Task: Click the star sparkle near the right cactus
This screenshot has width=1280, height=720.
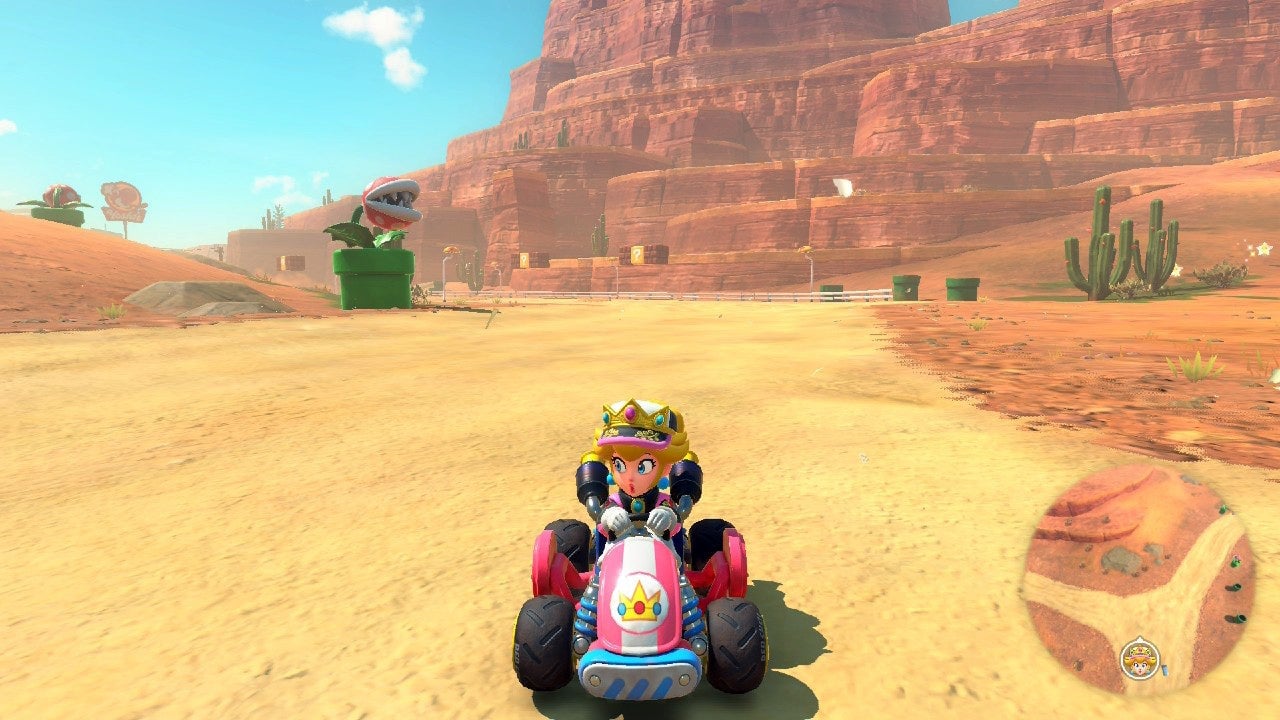Action: tap(1264, 249)
